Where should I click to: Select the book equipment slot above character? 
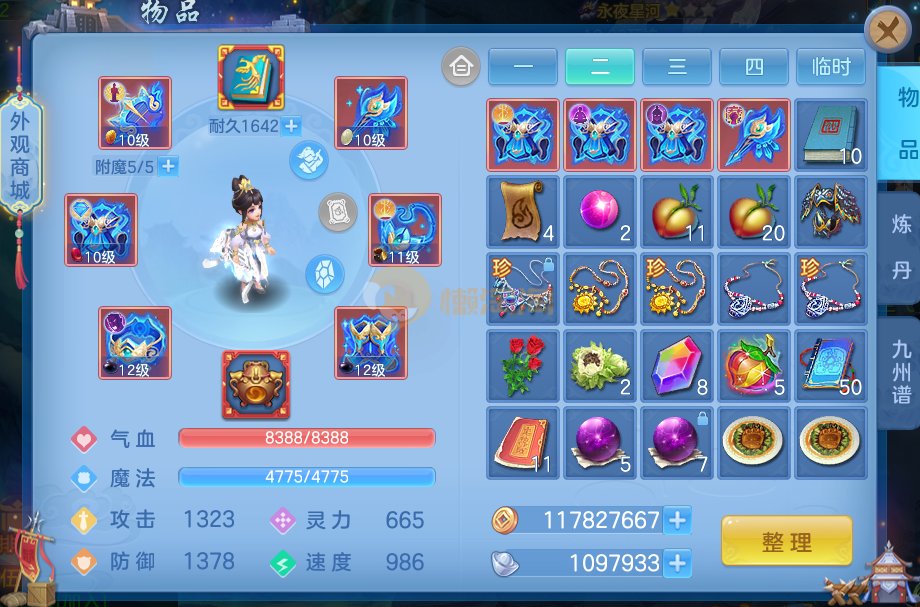pos(251,77)
